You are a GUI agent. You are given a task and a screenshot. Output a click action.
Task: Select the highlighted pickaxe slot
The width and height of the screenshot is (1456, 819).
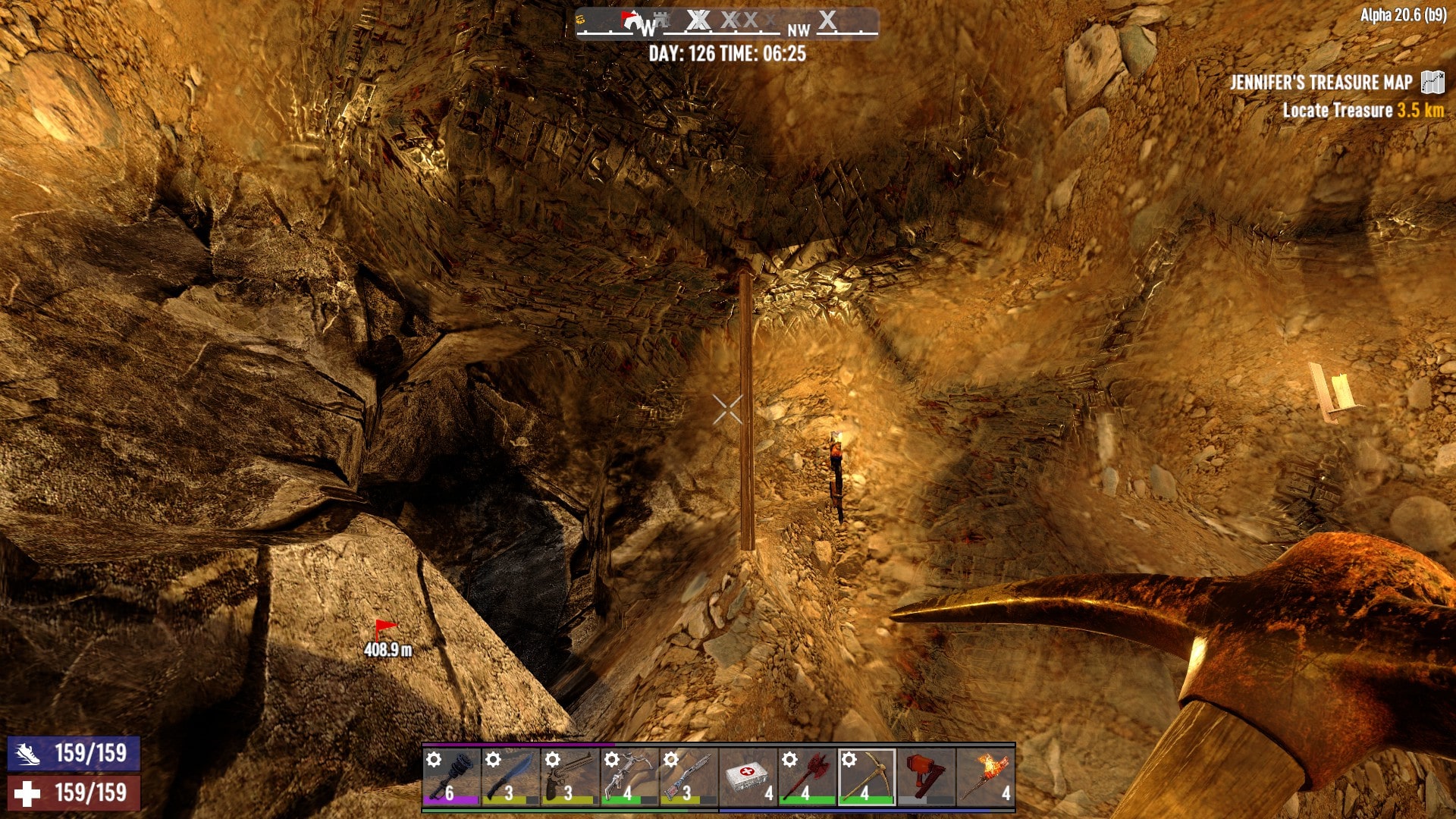(866, 777)
